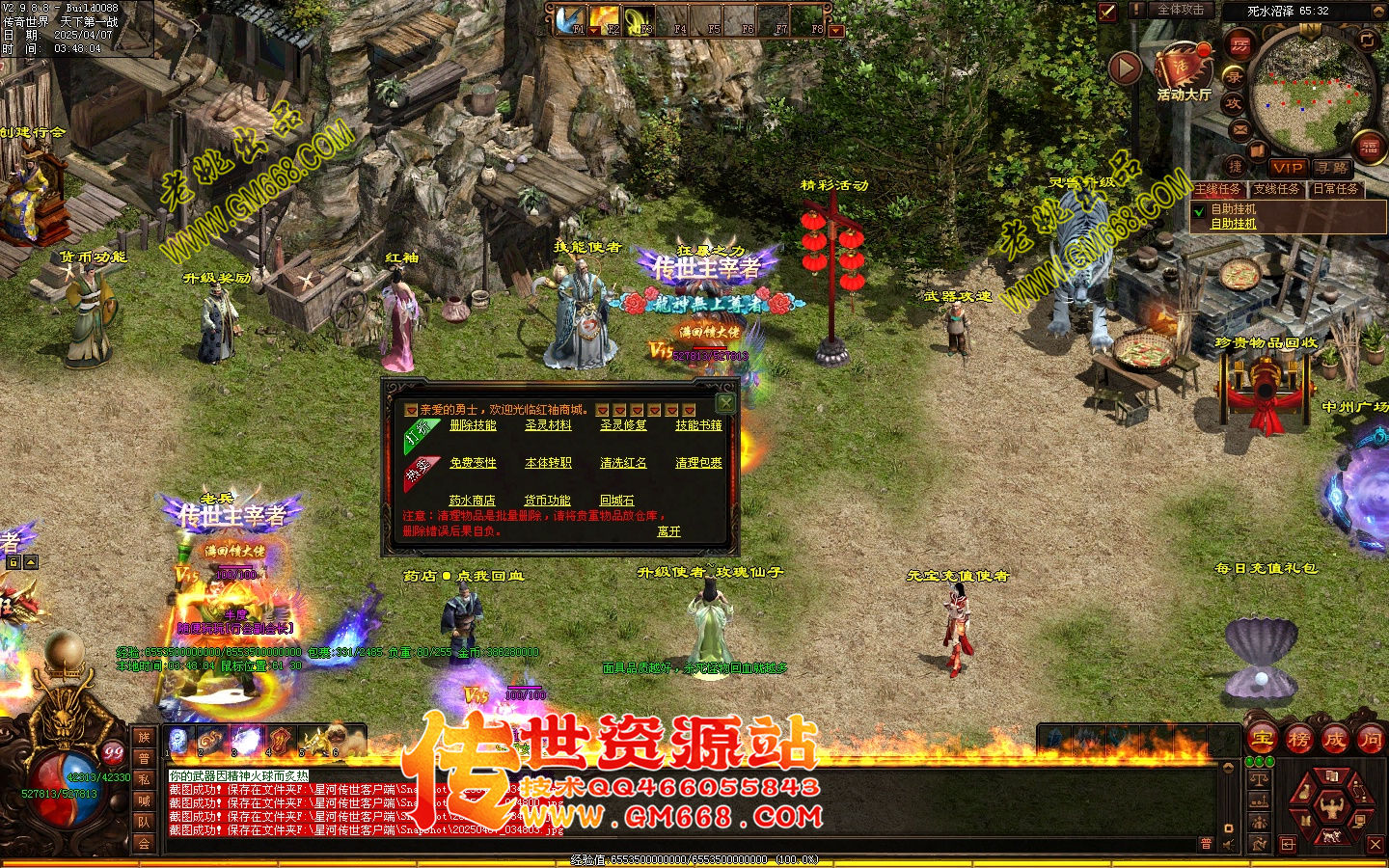Image resolution: width=1389 pixels, height=868 pixels.
Task: Click the 全体攻击 attack mode button
Action: point(1180,10)
